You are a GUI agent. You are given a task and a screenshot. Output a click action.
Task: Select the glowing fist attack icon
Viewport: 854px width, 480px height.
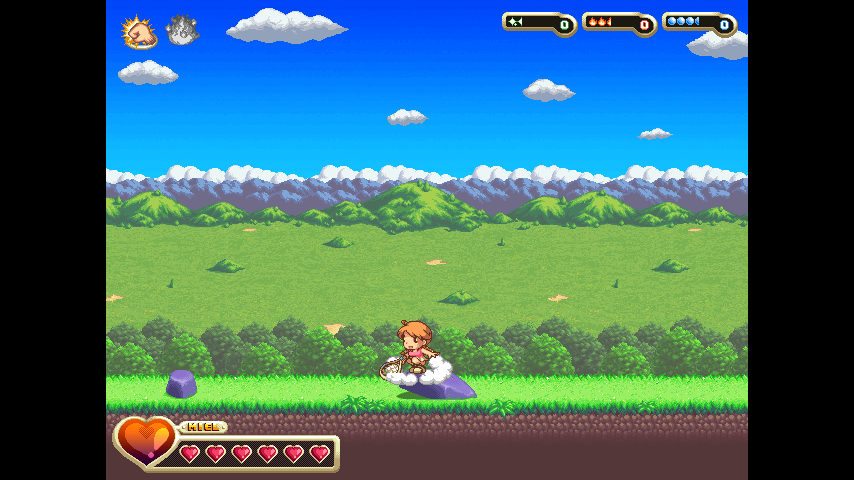click(x=140, y=32)
